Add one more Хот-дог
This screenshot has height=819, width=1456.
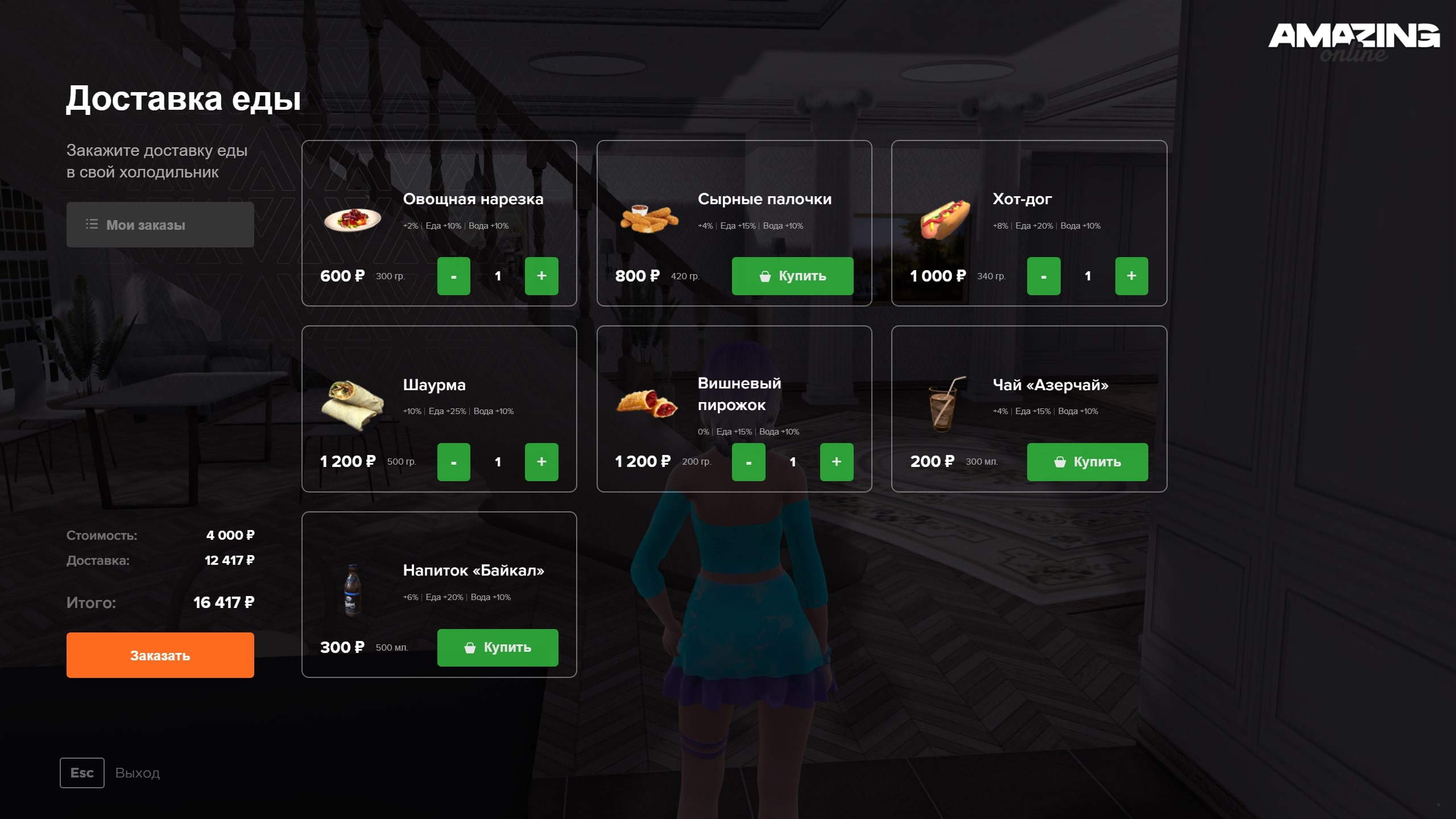1131,276
